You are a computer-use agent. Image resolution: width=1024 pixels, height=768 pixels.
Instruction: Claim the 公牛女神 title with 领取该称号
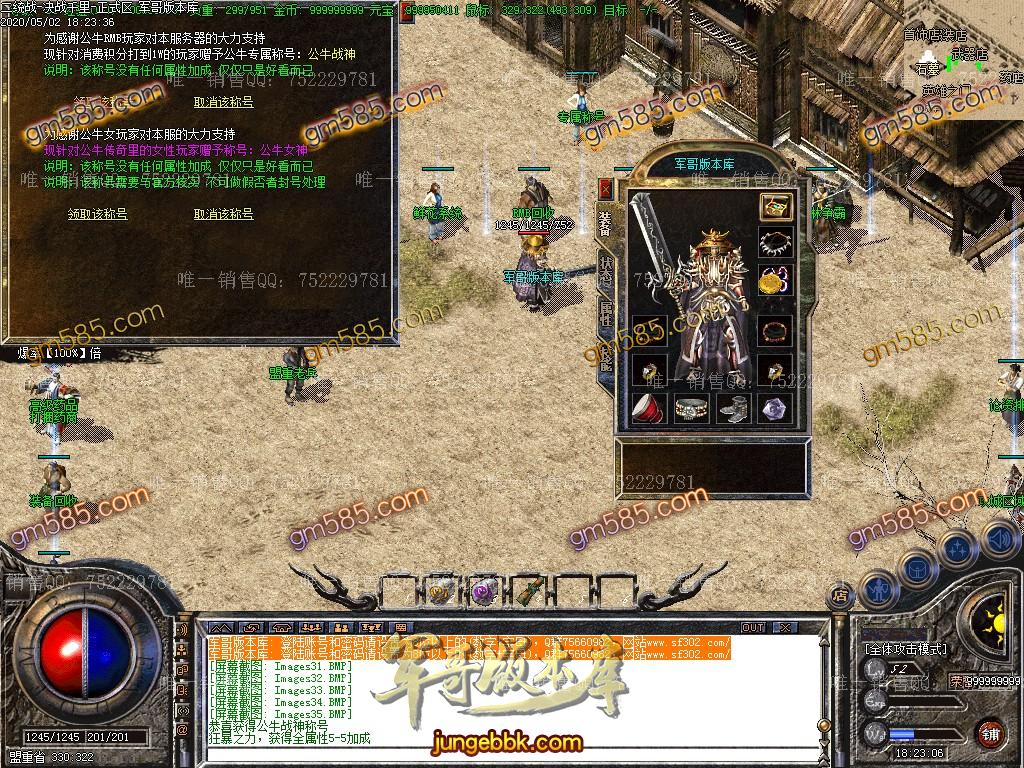(97, 214)
